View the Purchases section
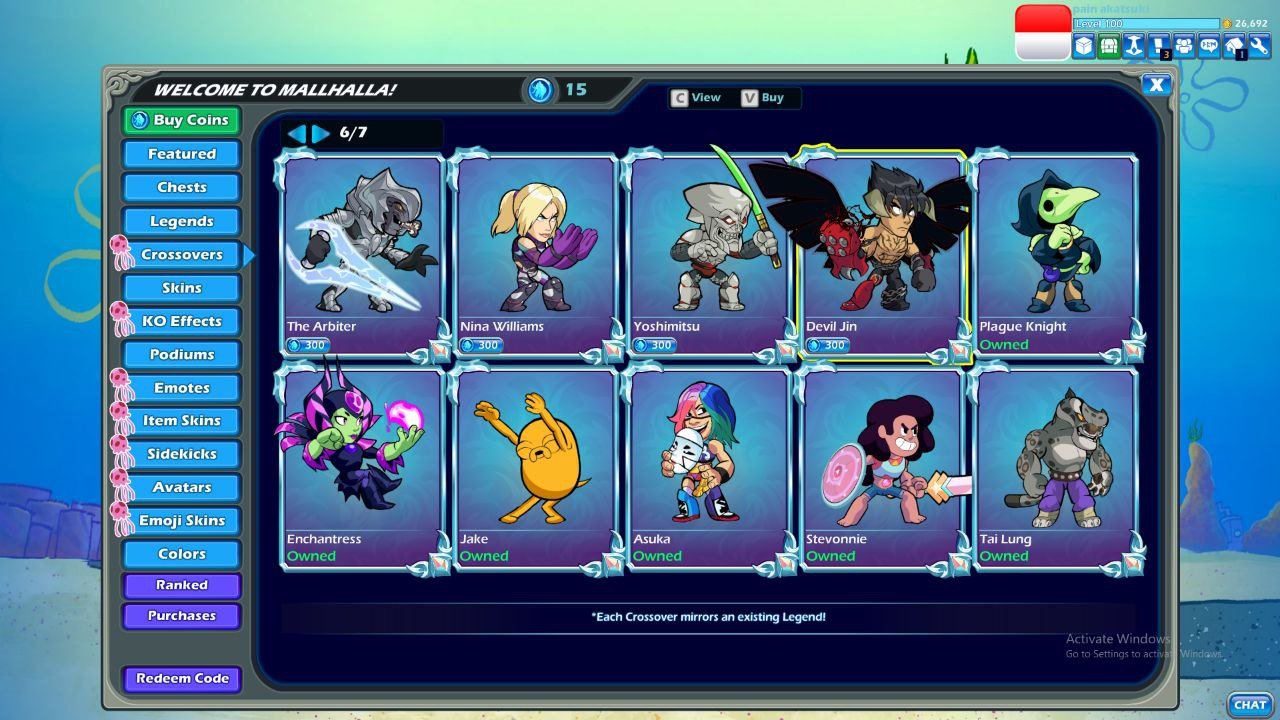The image size is (1280, 720). 181,616
